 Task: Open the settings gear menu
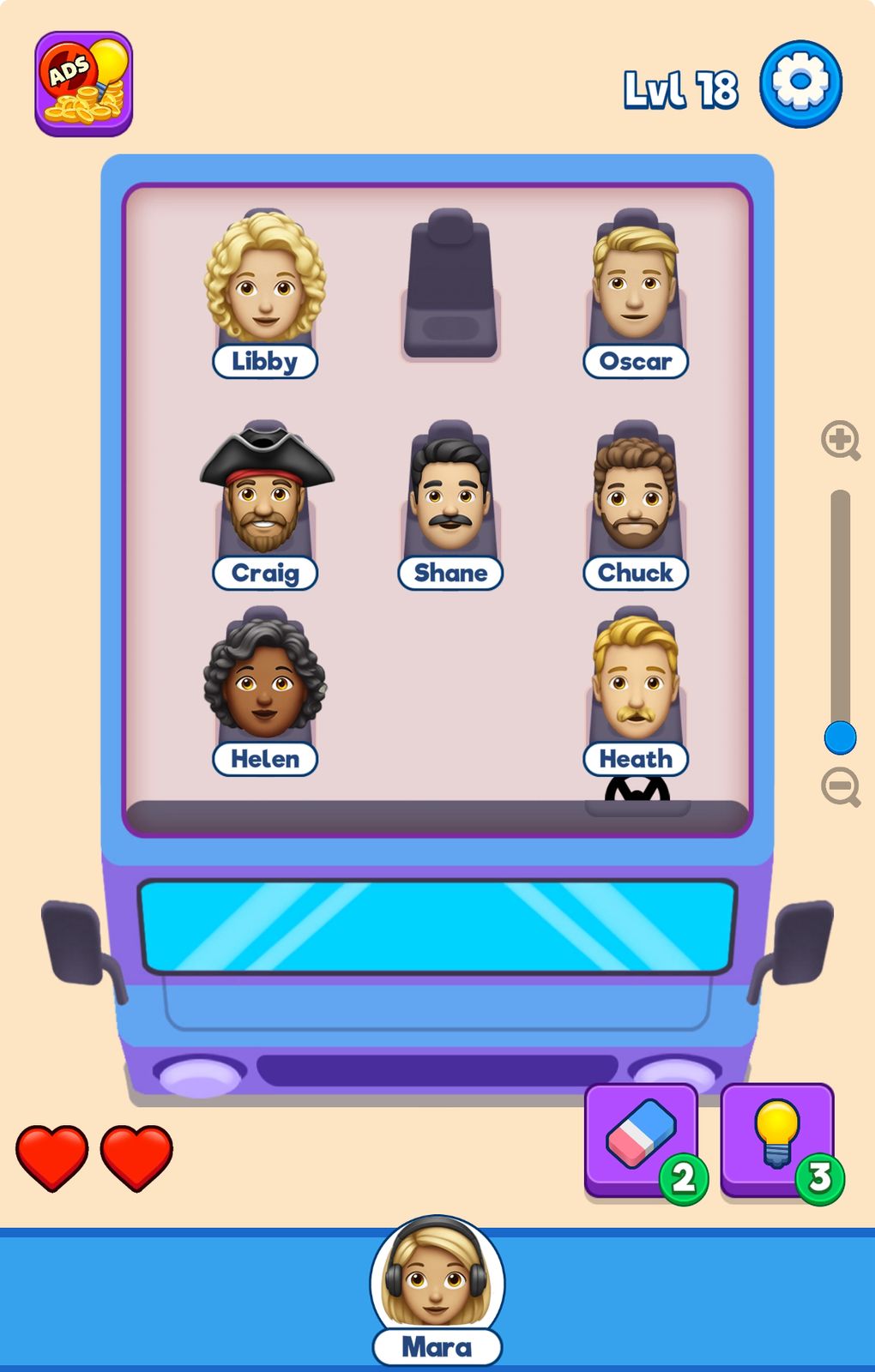point(800,84)
